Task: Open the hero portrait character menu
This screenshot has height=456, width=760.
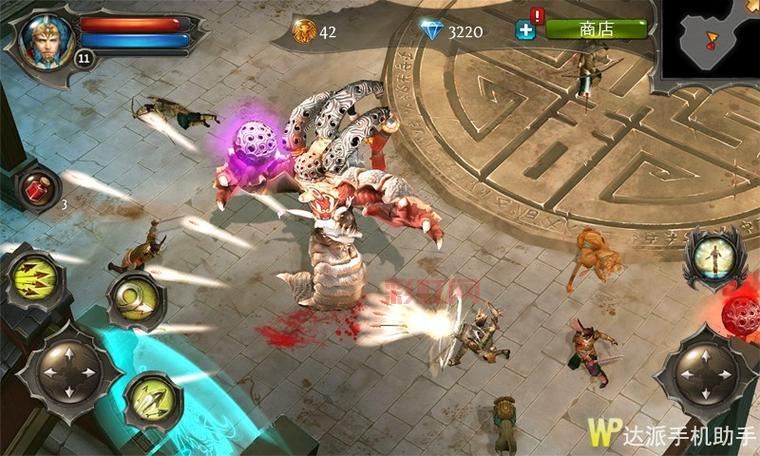Action: [47, 39]
